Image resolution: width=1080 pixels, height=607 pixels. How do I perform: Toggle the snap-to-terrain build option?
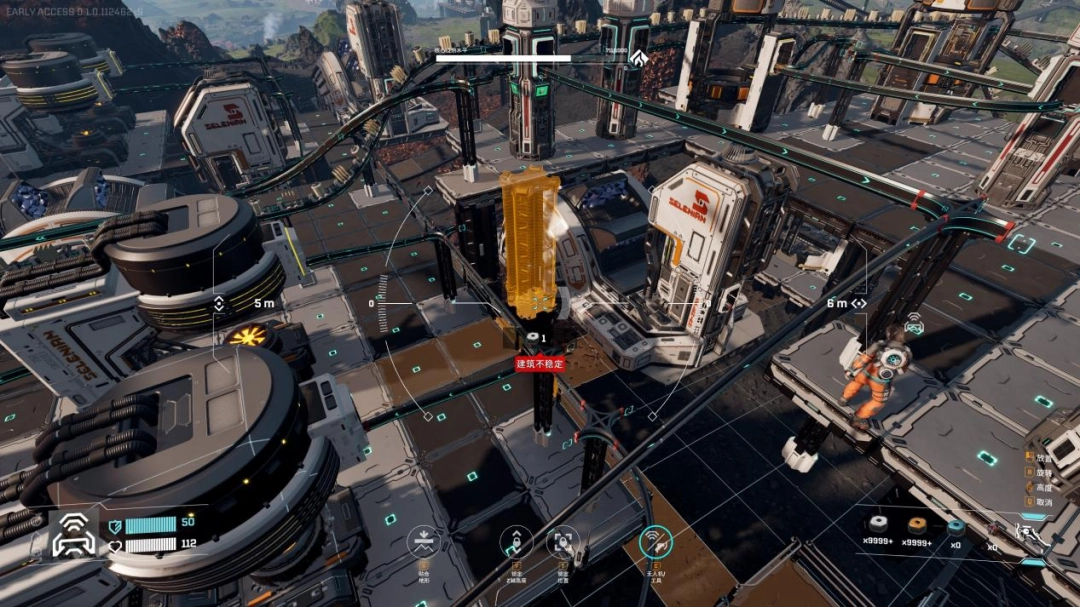click(x=423, y=542)
